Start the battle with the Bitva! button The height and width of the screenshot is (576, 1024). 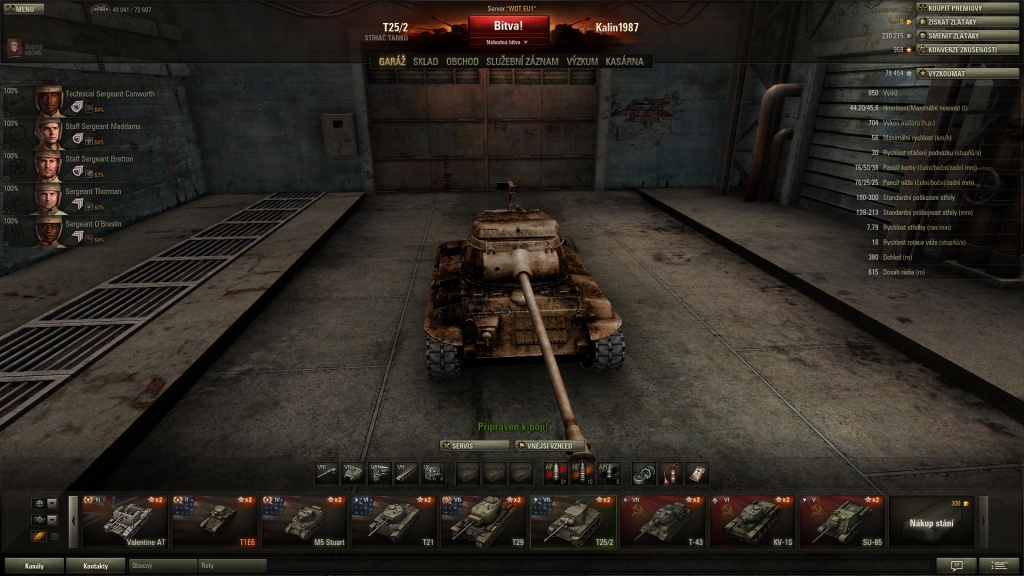(x=508, y=26)
